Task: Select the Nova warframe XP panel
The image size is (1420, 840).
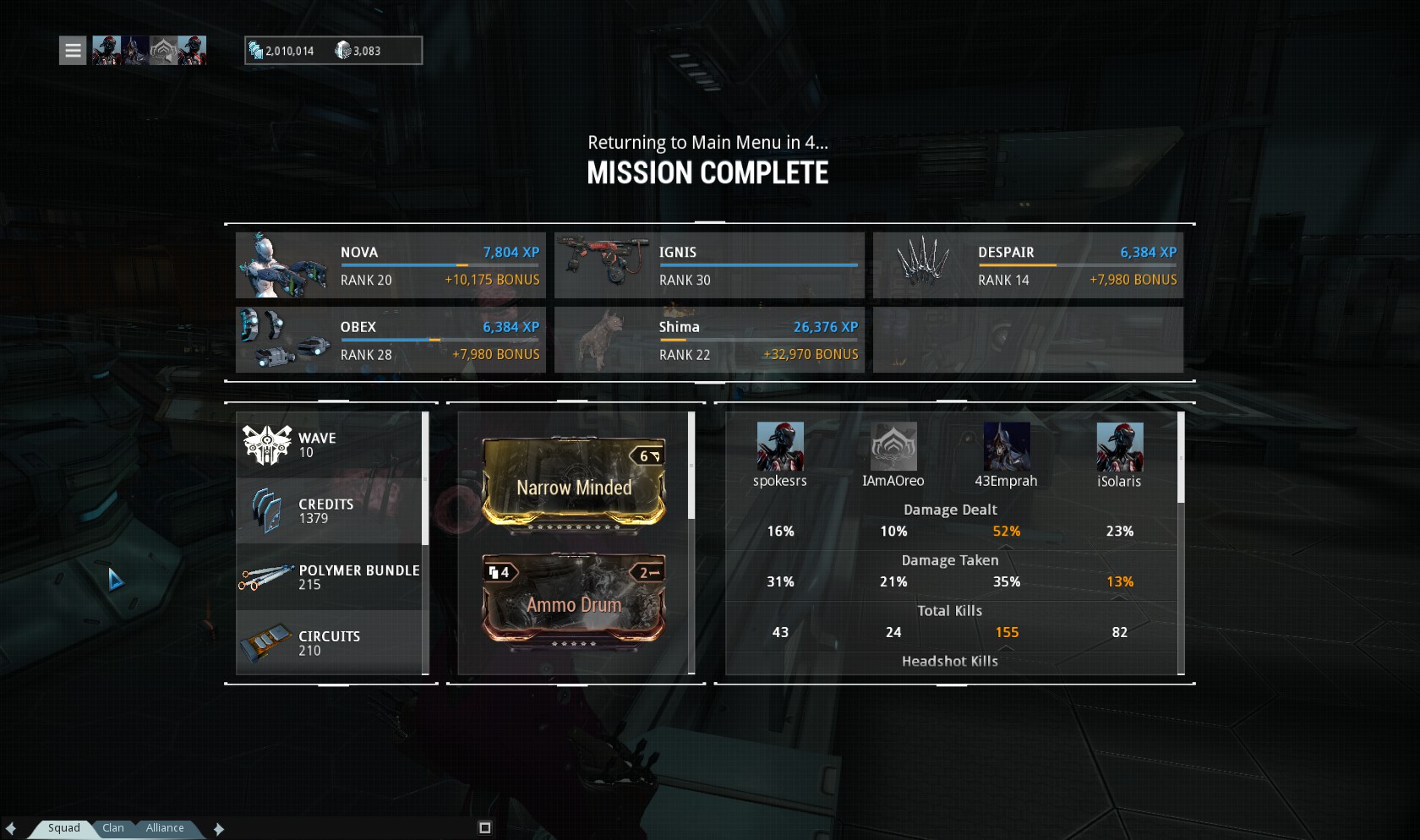Action: [x=390, y=265]
